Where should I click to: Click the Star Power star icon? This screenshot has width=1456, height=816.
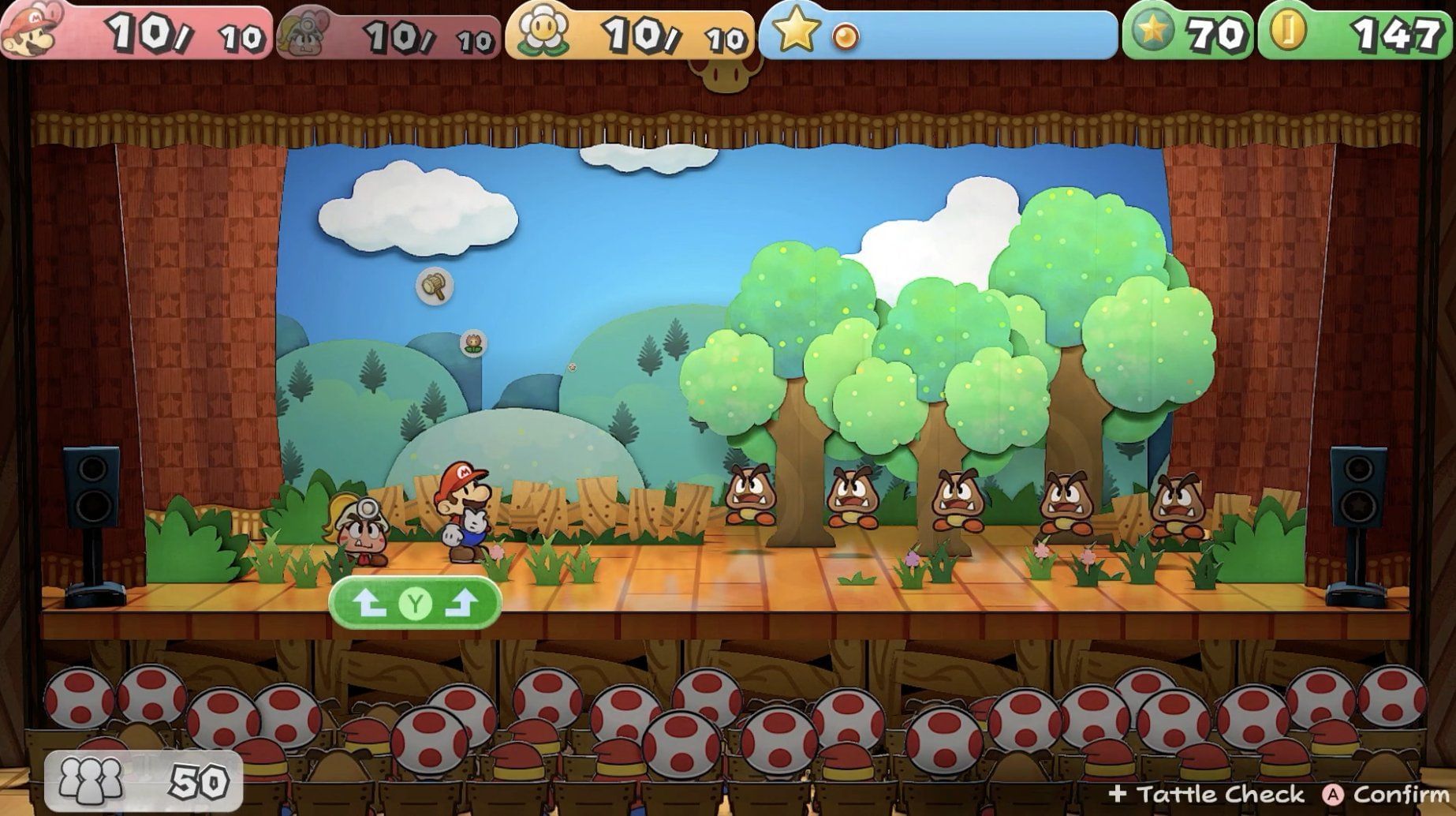[793, 33]
